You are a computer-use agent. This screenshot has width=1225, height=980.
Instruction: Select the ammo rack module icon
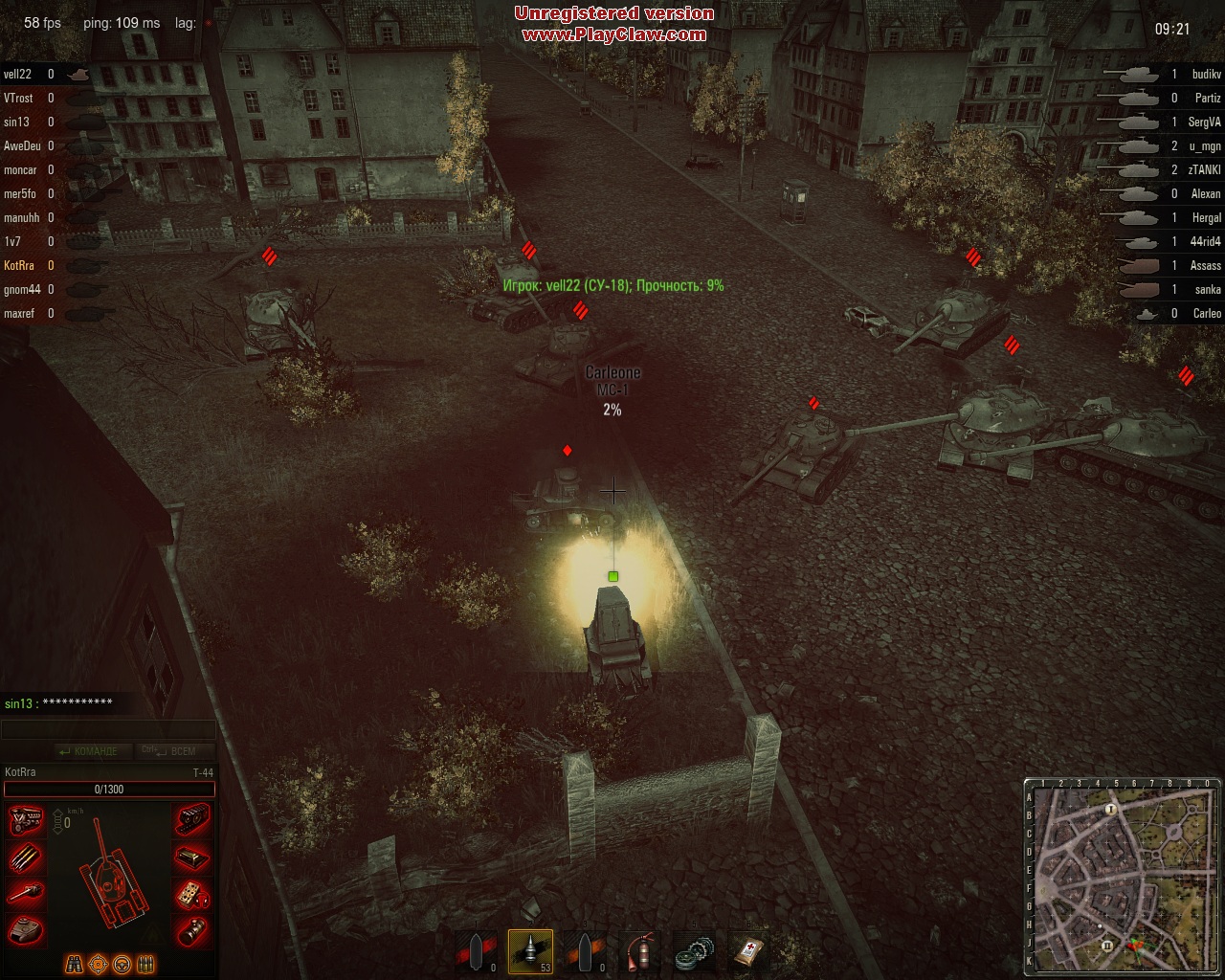tap(26, 857)
